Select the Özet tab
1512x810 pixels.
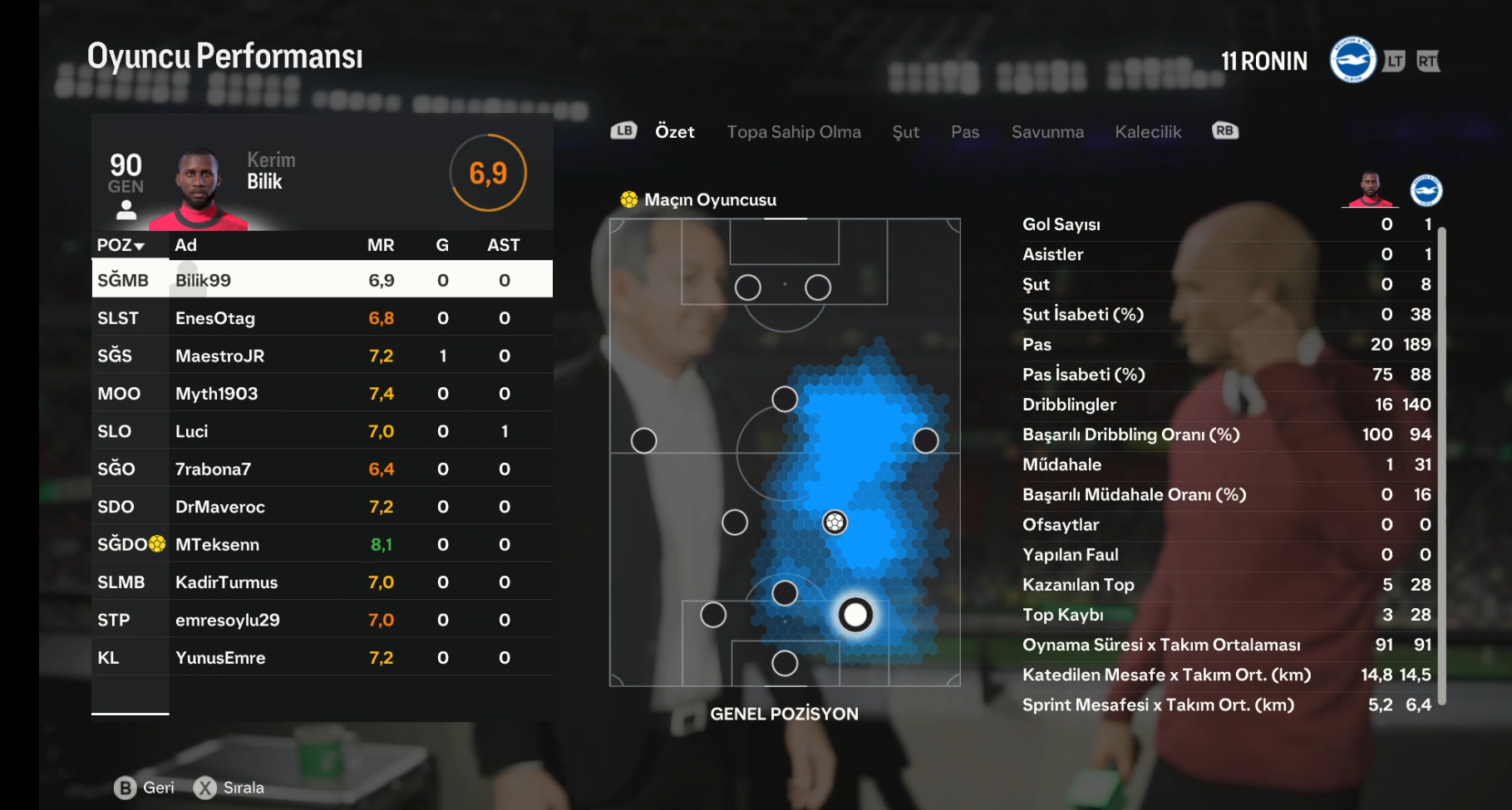674,132
